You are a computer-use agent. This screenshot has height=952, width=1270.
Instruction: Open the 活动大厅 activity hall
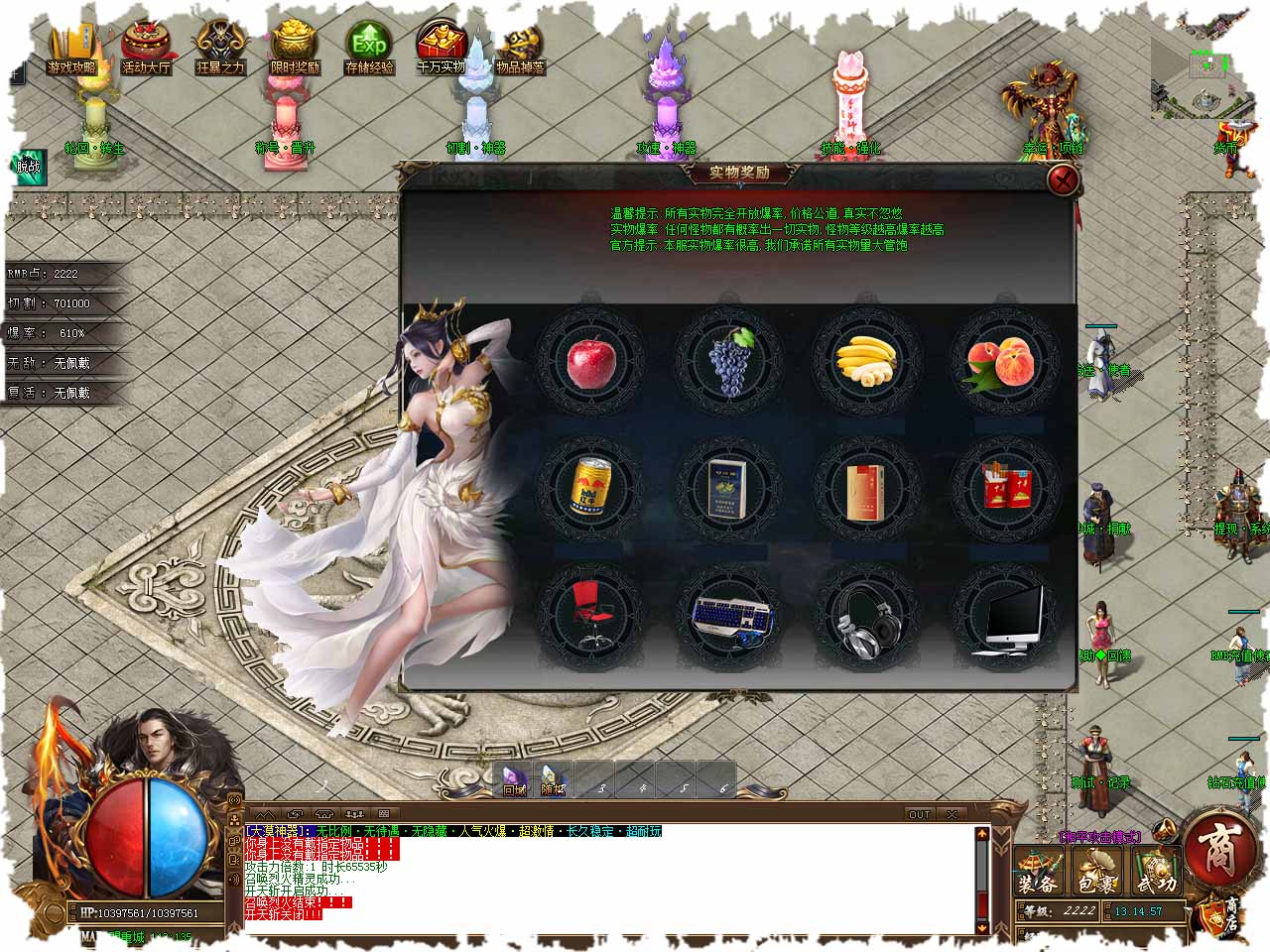click(x=146, y=47)
